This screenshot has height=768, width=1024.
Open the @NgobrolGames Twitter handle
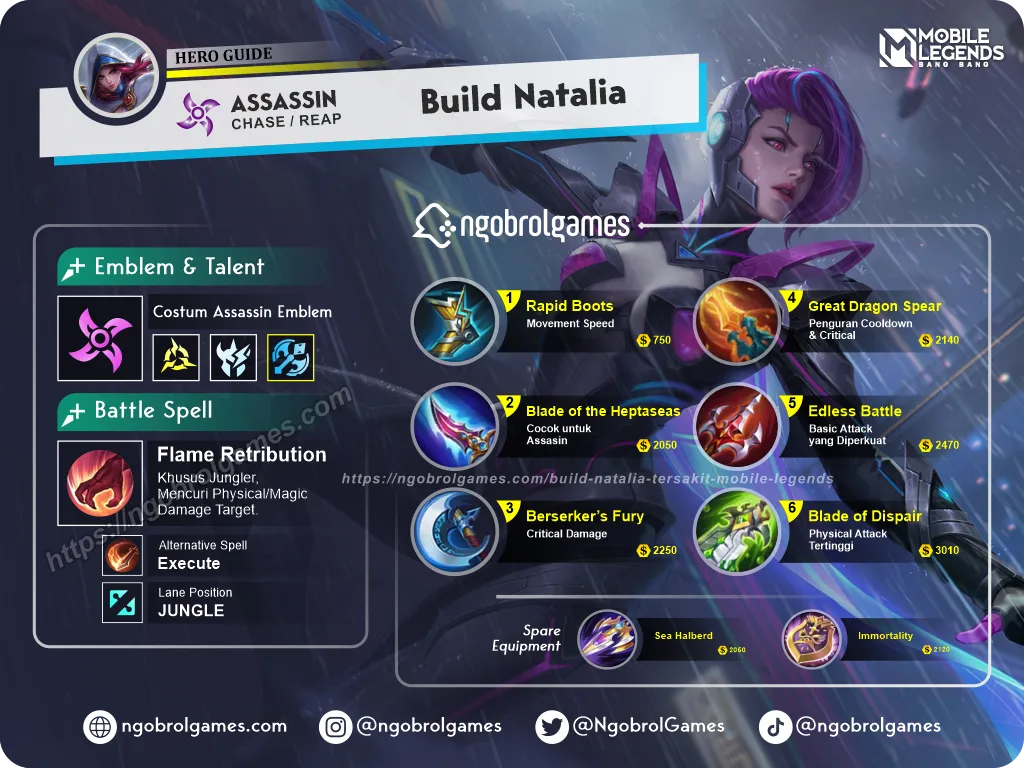(633, 726)
